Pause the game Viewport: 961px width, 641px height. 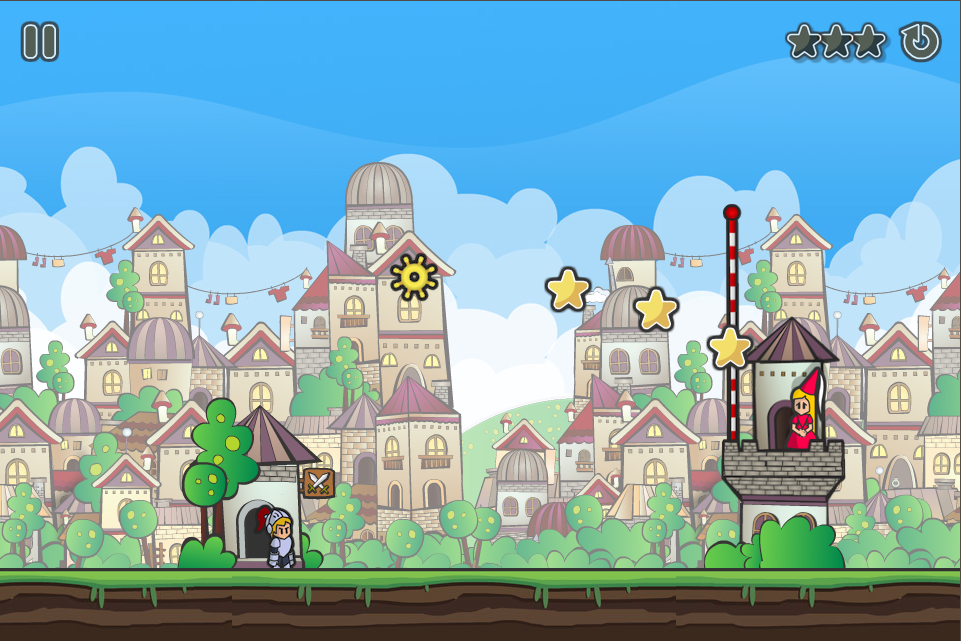(x=40, y=42)
